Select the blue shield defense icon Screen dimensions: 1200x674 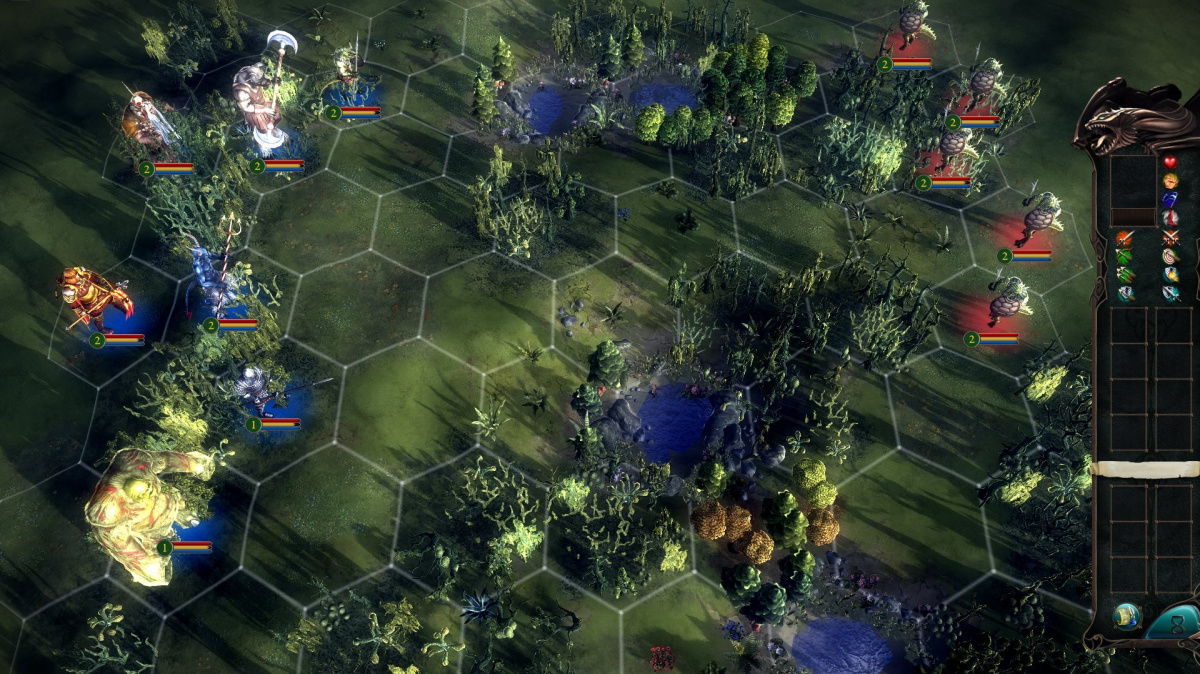click(1170, 200)
